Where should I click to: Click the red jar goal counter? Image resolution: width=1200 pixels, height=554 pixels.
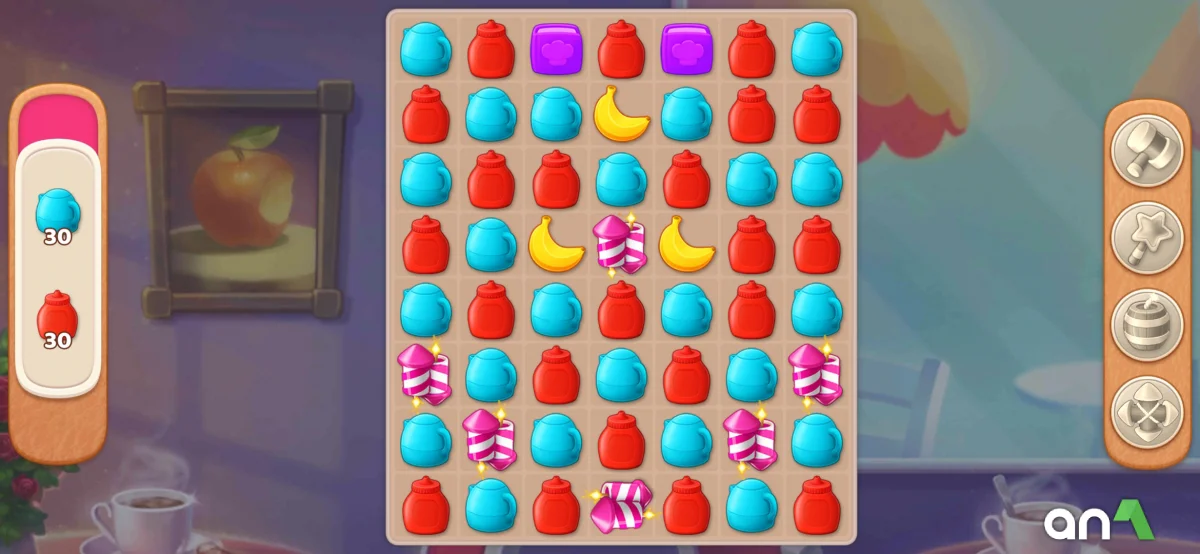point(57,320)
